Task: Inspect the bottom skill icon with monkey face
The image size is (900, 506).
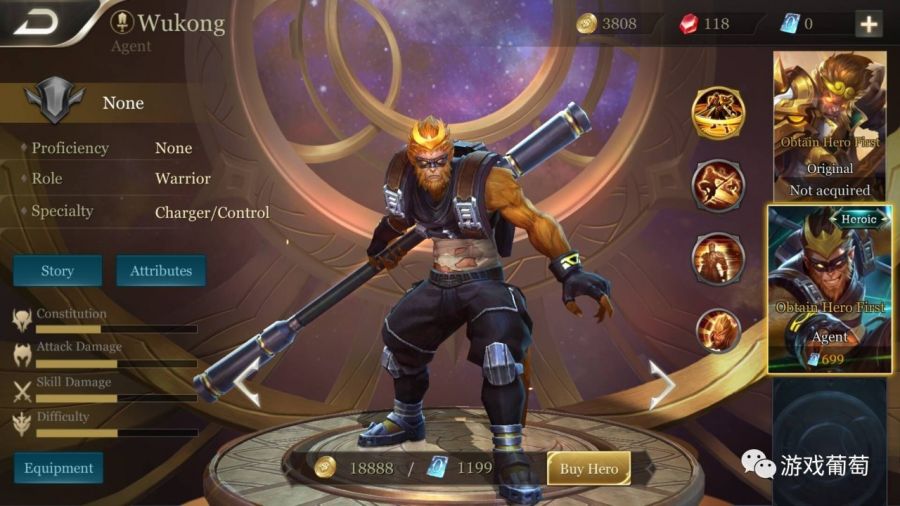Action: point(718,331)
